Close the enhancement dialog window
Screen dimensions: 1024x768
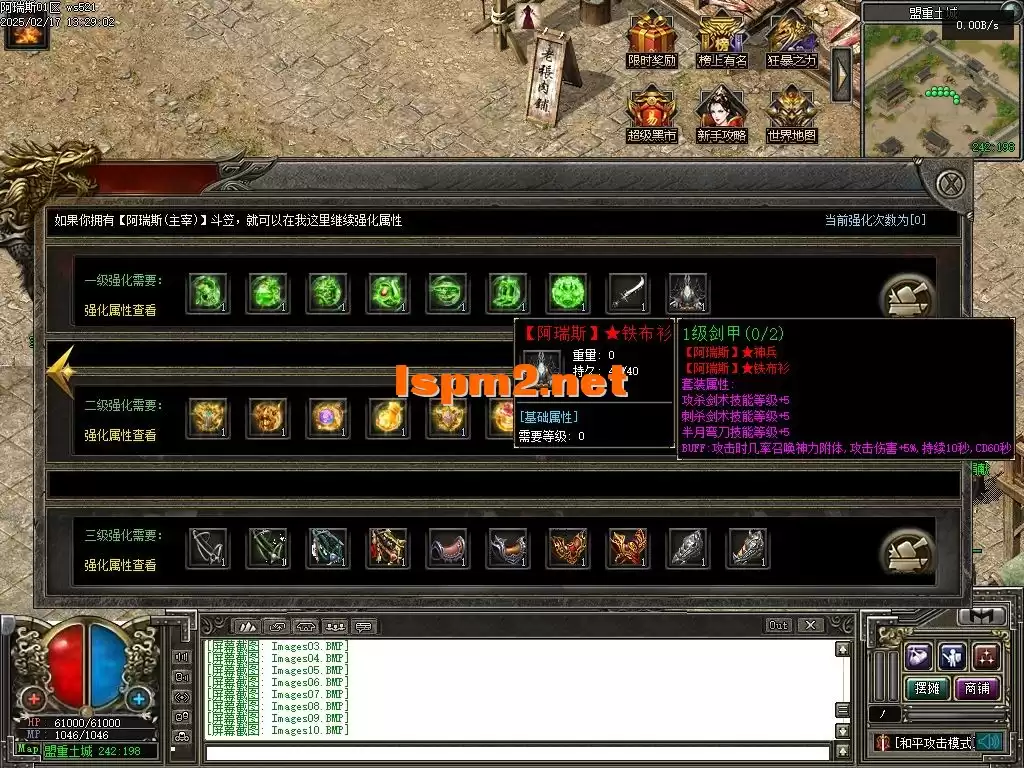(952, 184)
